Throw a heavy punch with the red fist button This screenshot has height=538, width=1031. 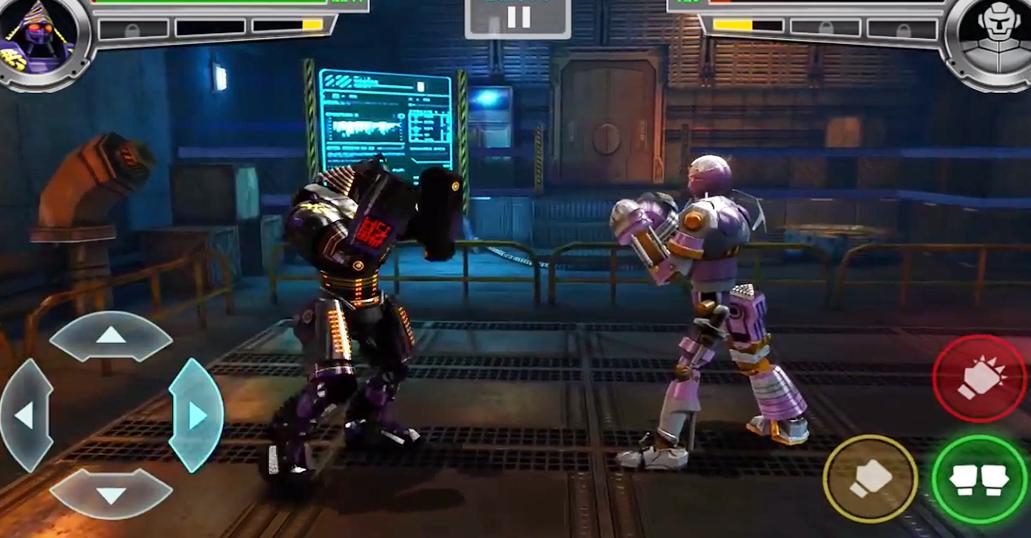[x=979, y=379]
